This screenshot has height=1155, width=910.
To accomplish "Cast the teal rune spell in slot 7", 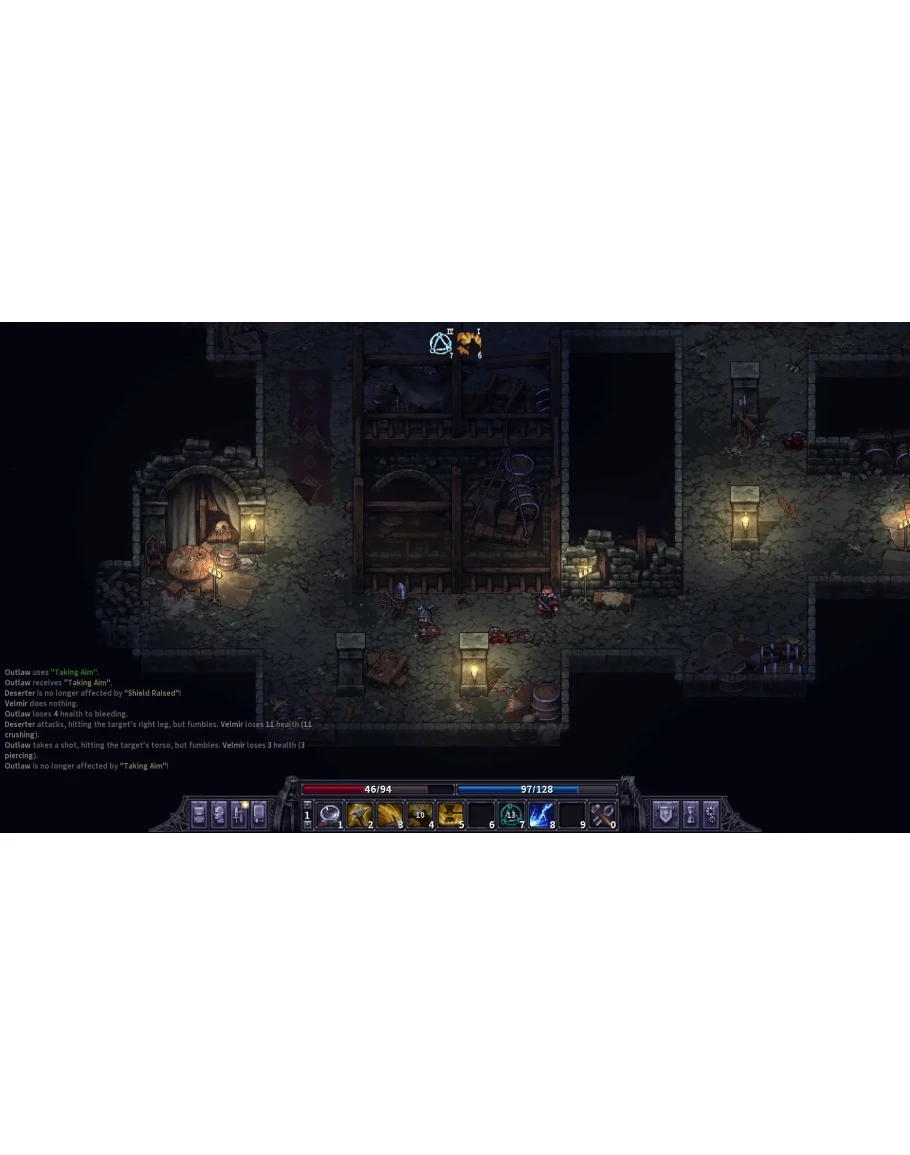I will click(x=511, y=815).
